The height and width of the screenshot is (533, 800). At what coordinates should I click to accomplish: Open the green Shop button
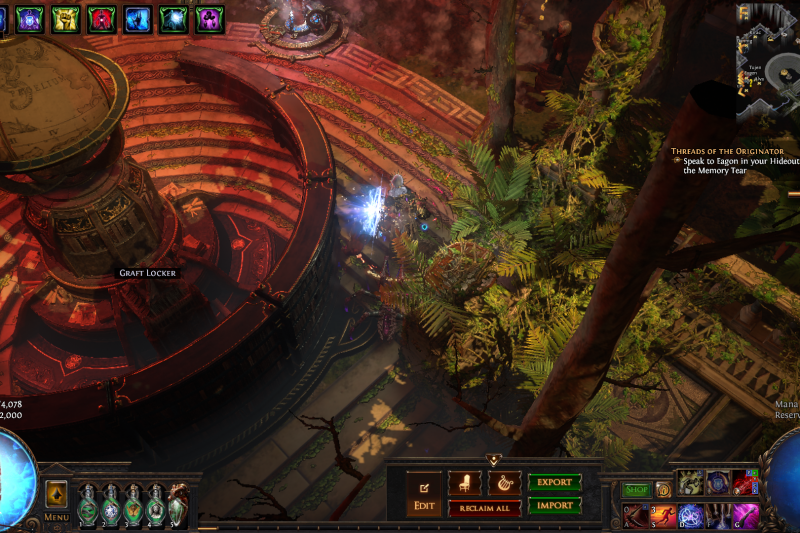[637, 490]
